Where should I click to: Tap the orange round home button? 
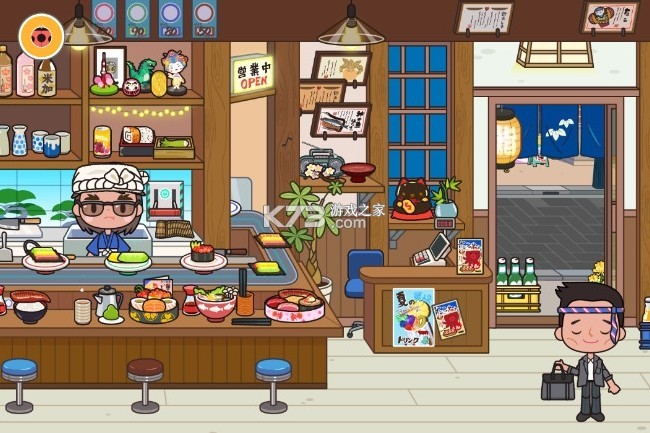click(40, 35)
